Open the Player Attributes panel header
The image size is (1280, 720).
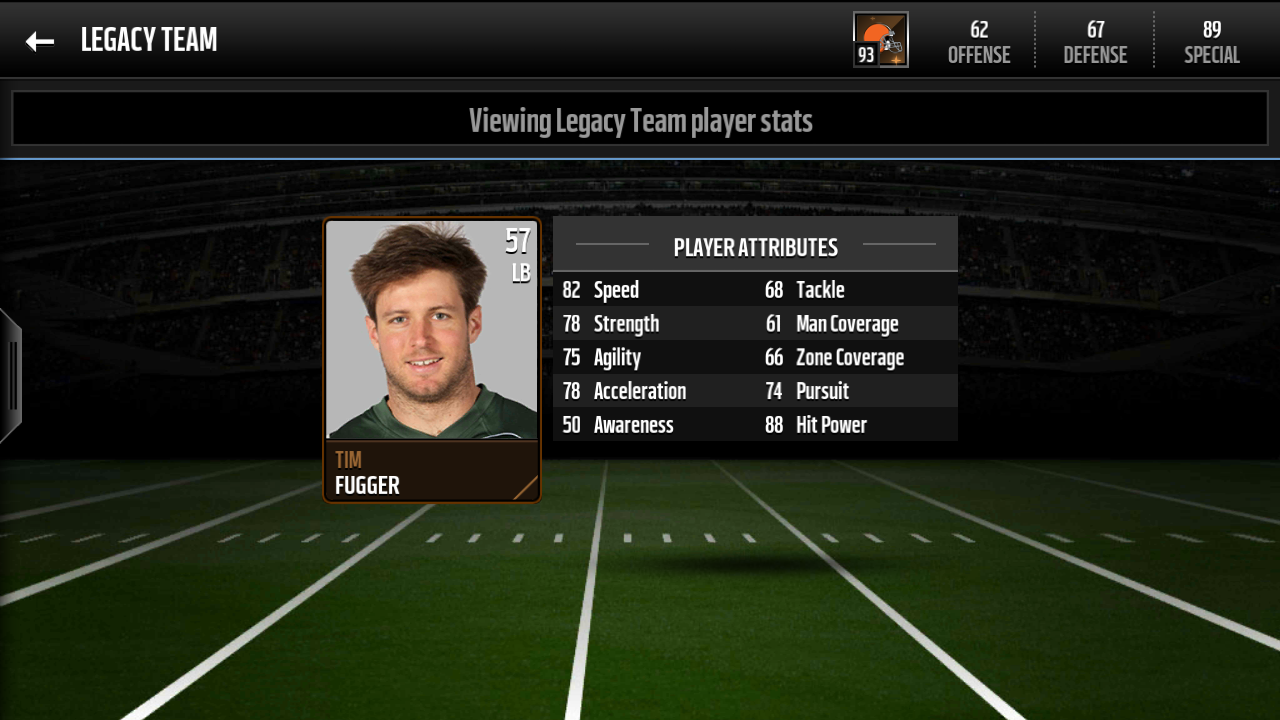[755, 246]
